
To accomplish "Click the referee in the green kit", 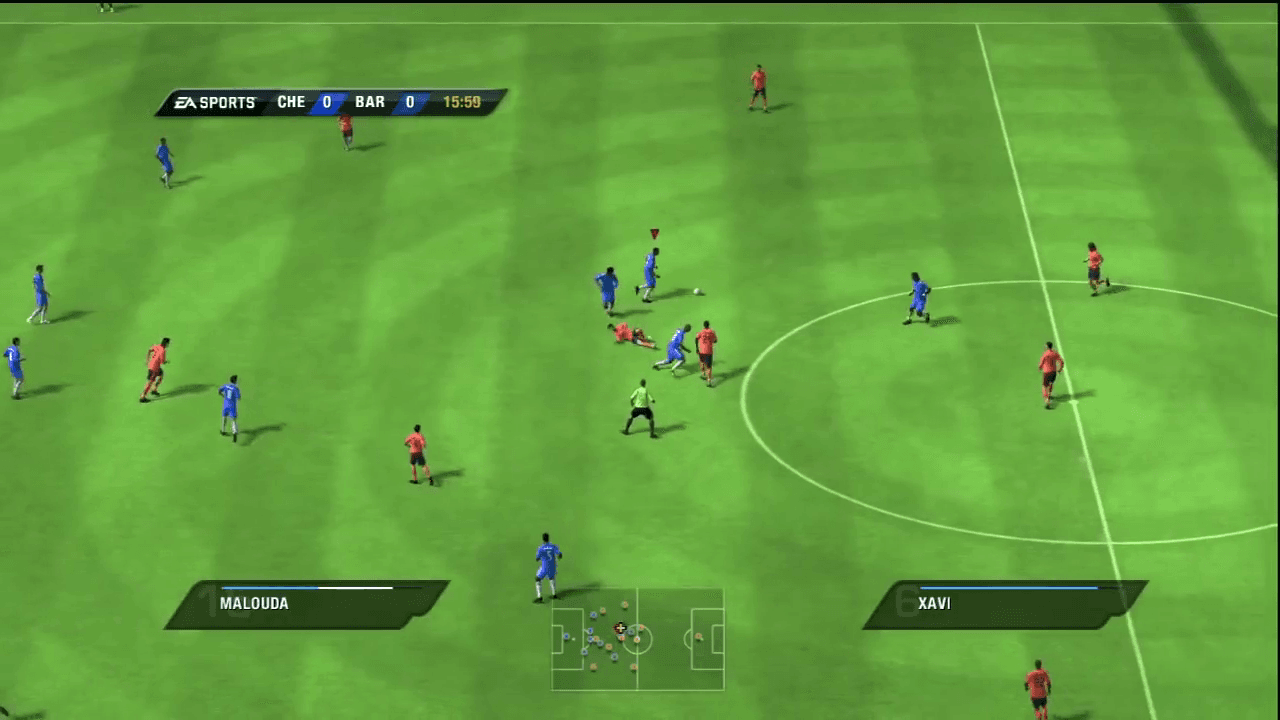I will 641,400.
